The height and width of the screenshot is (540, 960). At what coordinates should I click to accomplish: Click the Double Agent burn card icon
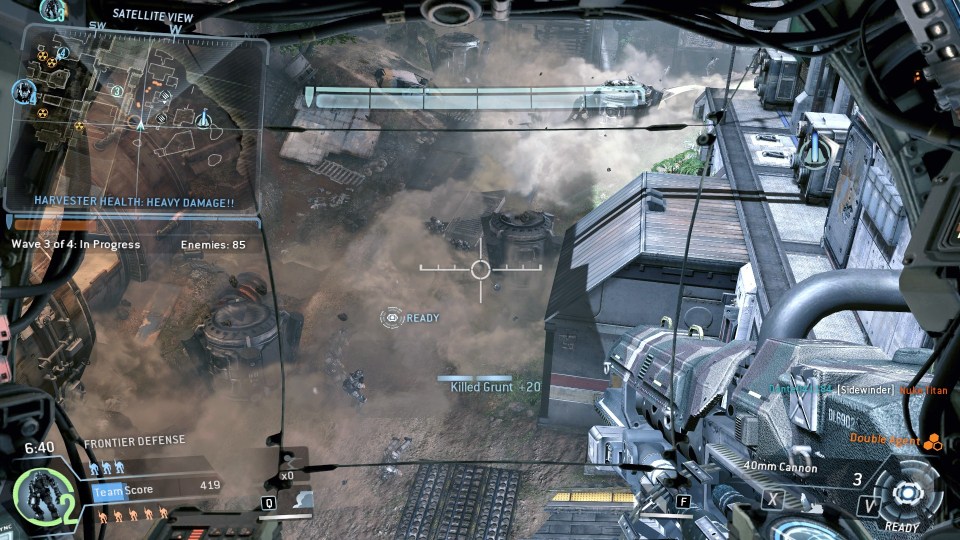pos(932,440)
